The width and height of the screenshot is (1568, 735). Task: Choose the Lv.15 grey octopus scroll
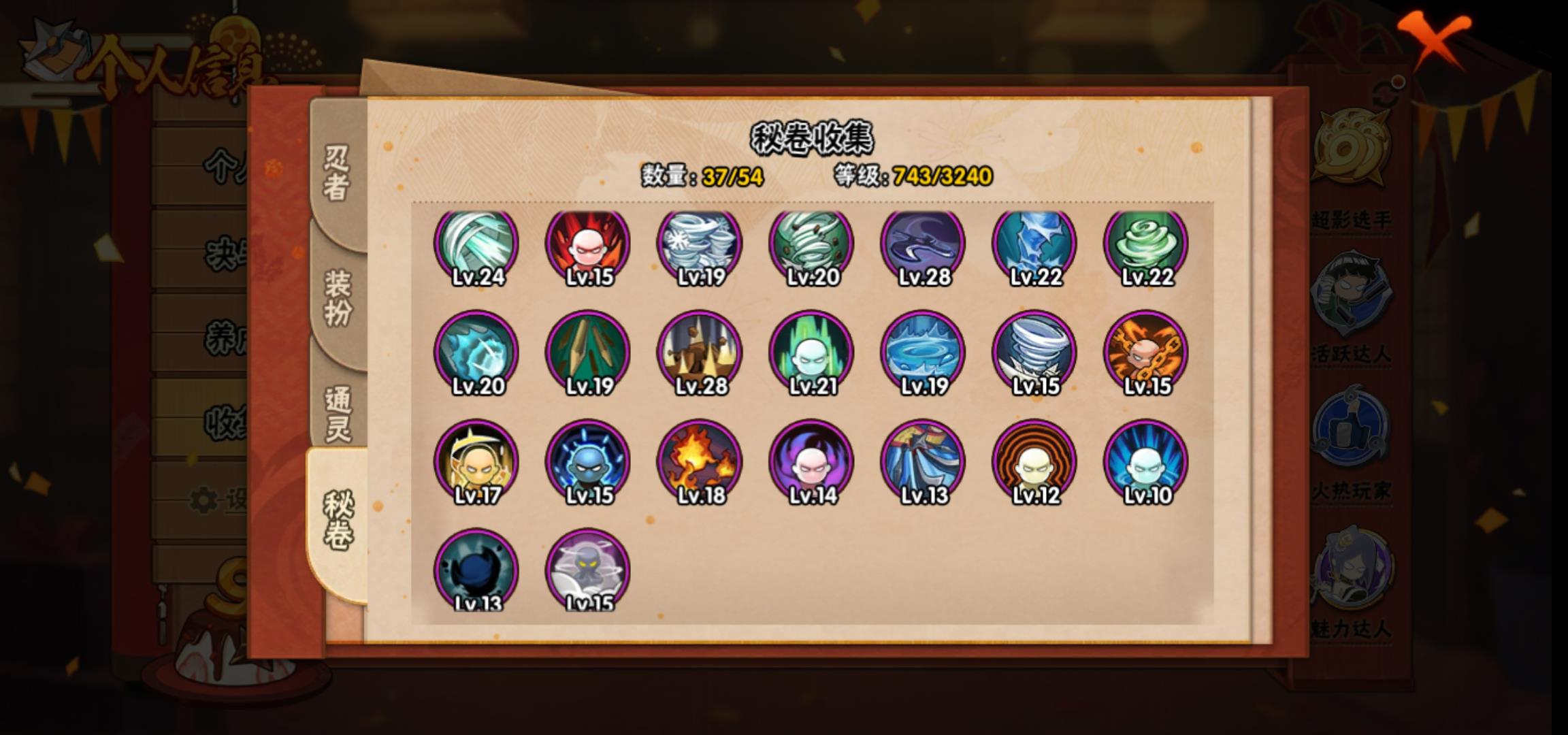coord(588,570)
